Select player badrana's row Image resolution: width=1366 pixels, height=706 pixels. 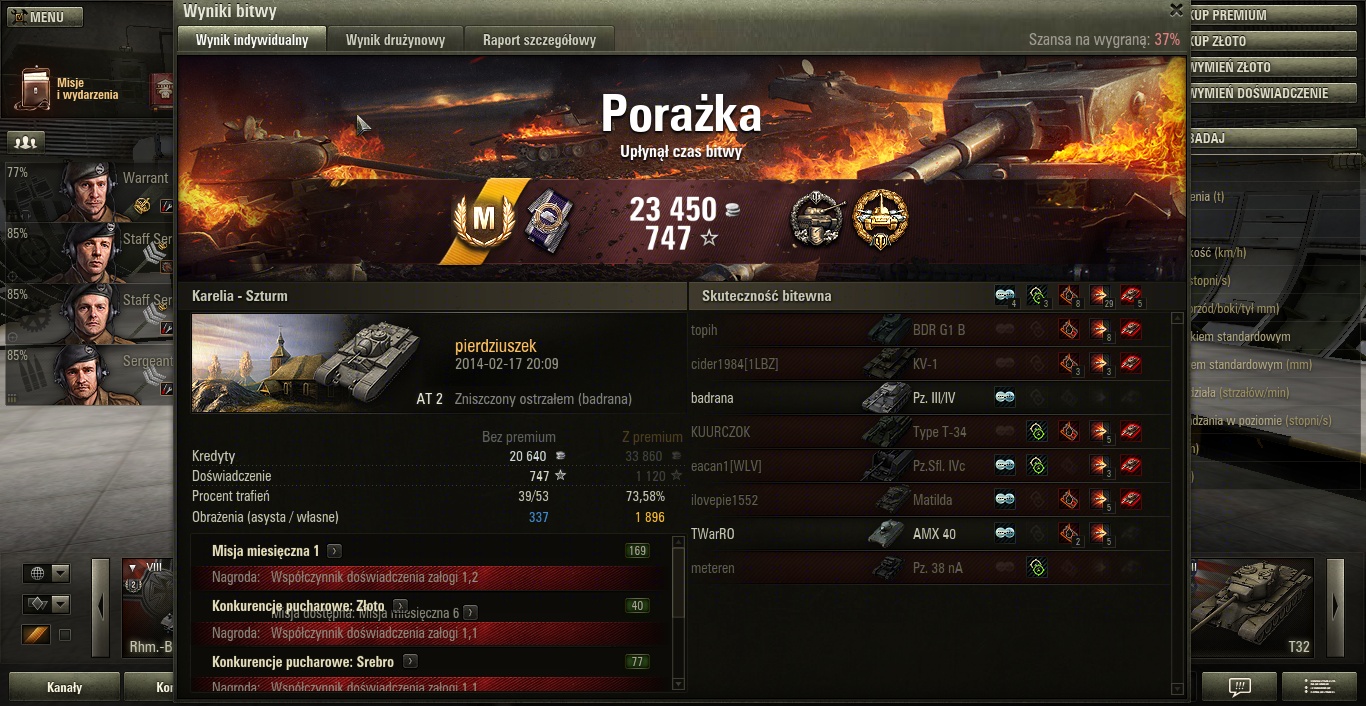(930, 398)
